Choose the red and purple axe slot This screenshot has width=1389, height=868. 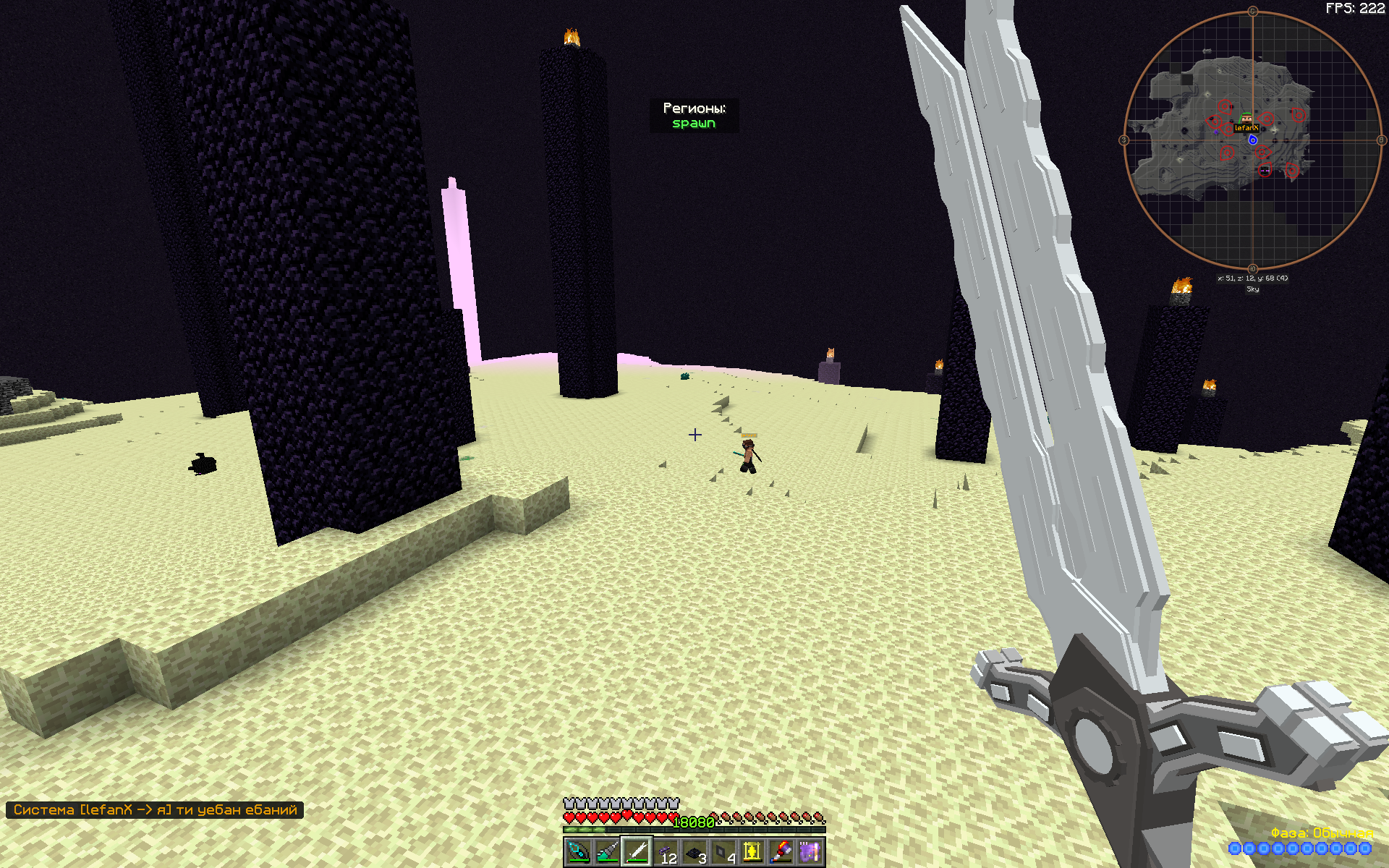(781, 851)
